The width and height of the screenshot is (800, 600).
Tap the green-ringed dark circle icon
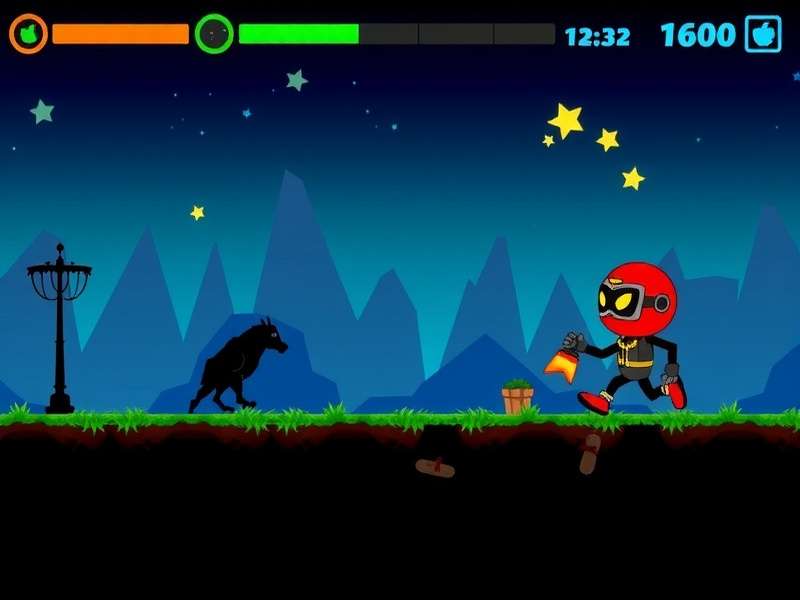214,34
